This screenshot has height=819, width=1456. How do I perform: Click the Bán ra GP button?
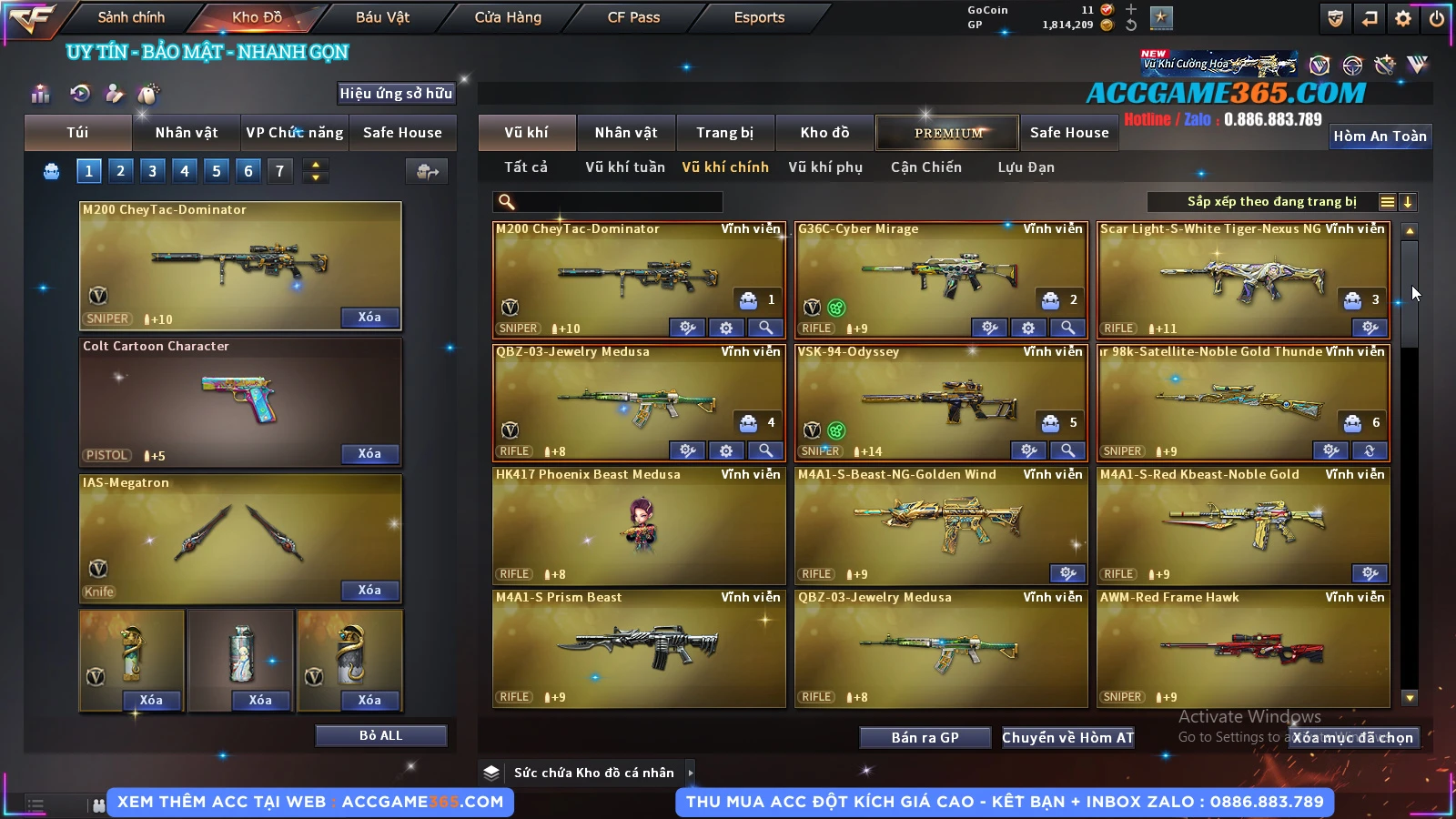[x=925, y=737]
